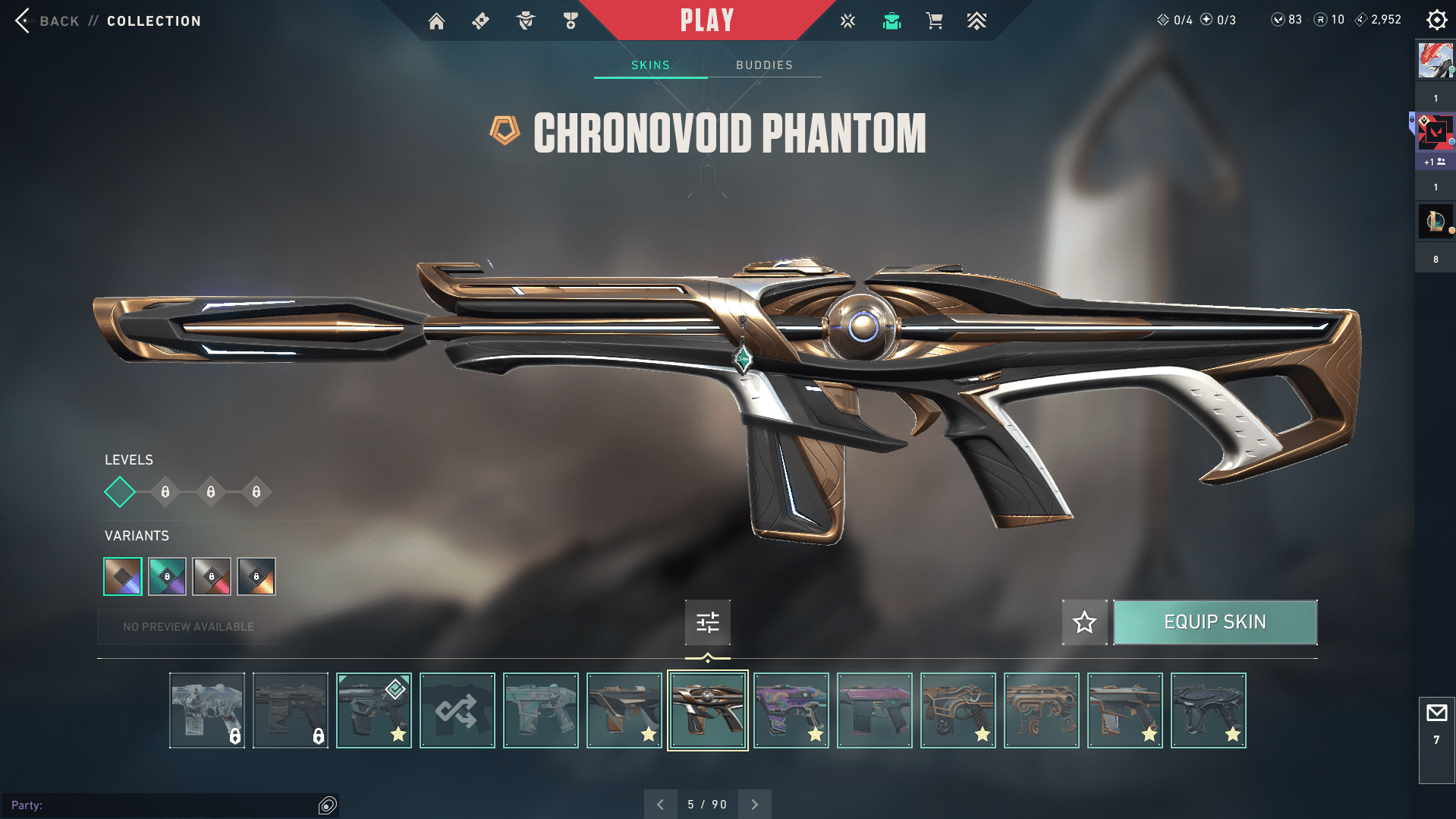Select the first locked Phantom skin thumbnail
Viewport: 1456px width, 819px height.
[207, 710]
